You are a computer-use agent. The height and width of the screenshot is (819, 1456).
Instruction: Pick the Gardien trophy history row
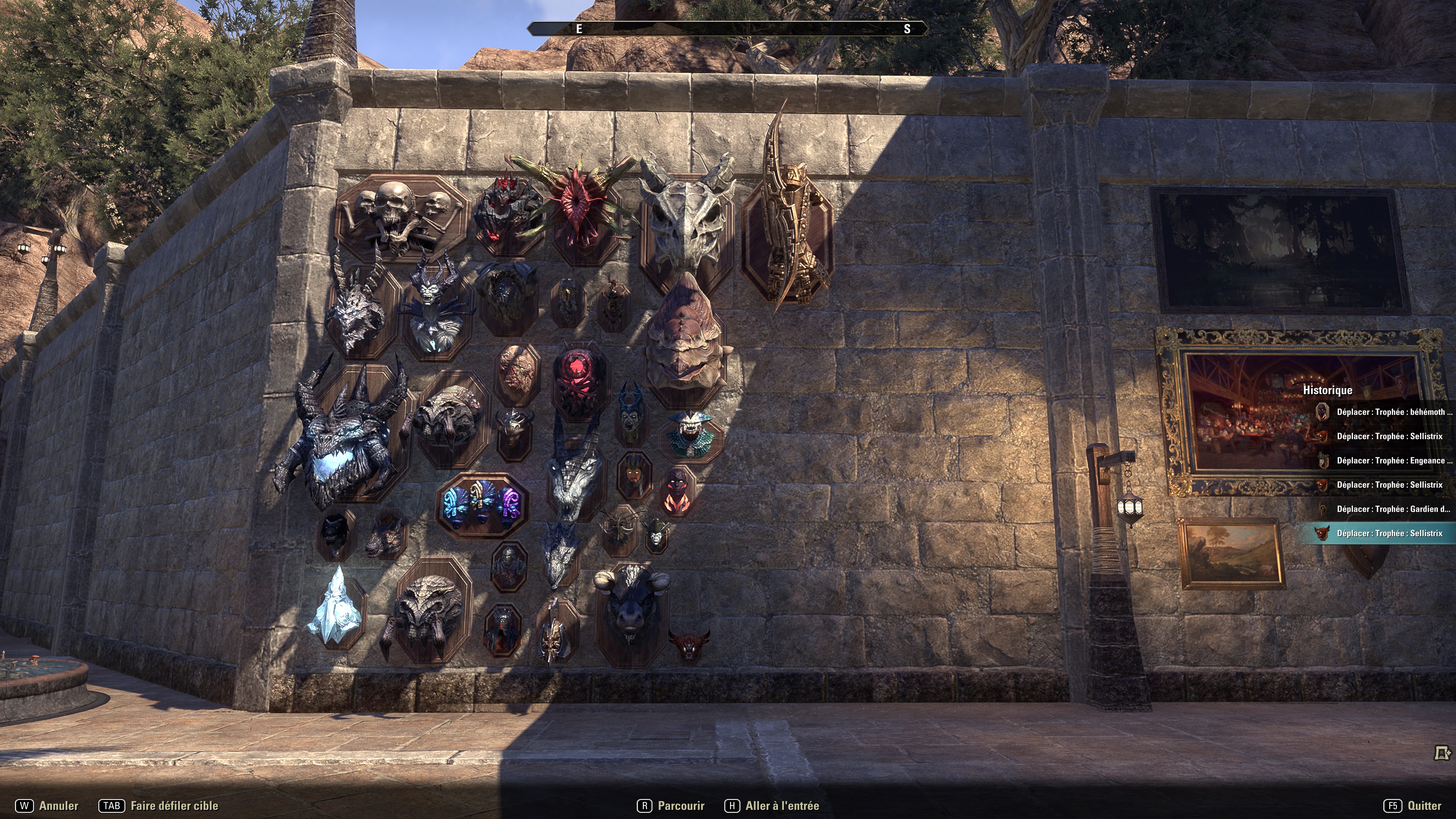coord(1393,509)
